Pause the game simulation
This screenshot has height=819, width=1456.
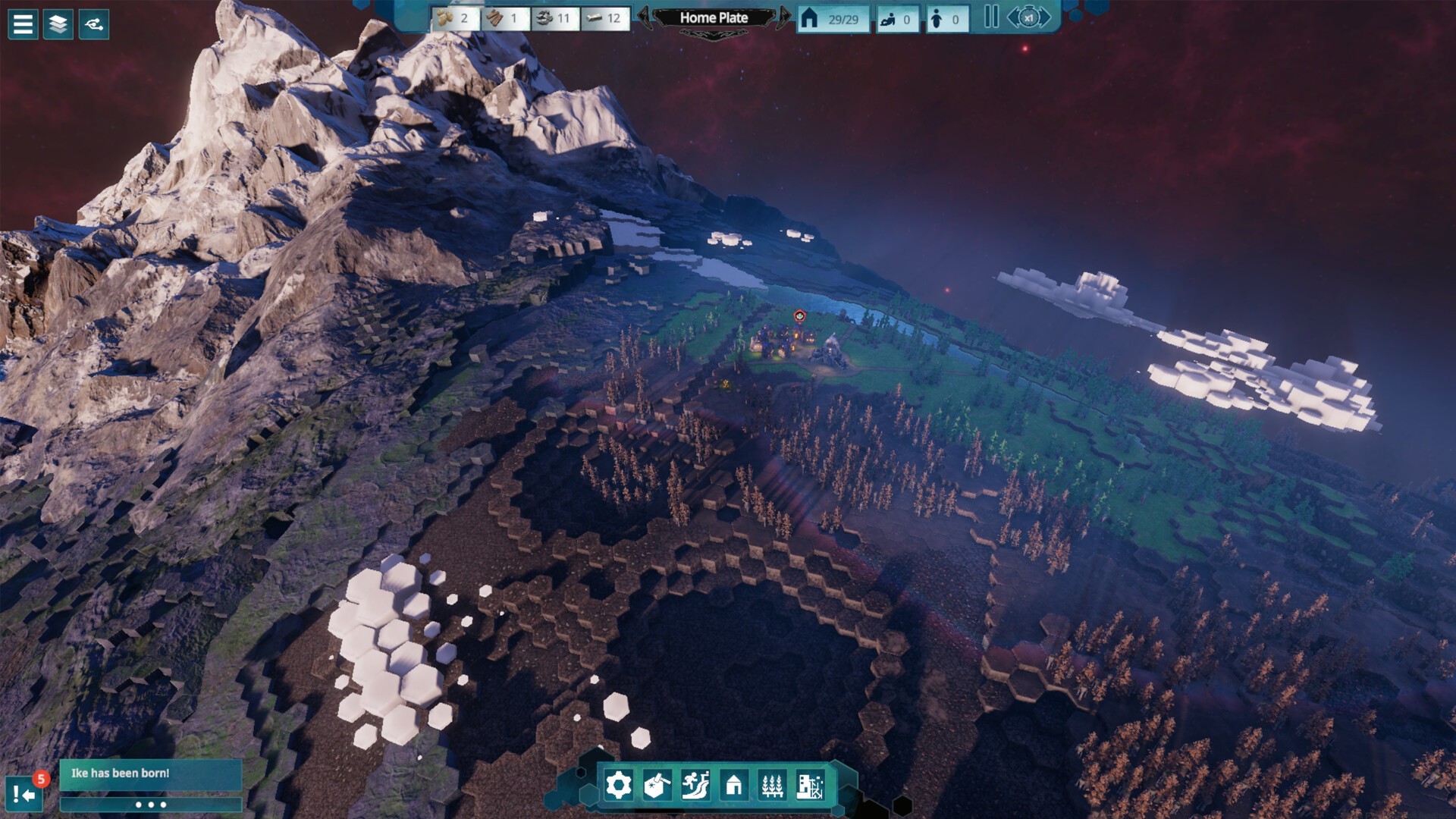pyautogui.click(x=990, y=17)
